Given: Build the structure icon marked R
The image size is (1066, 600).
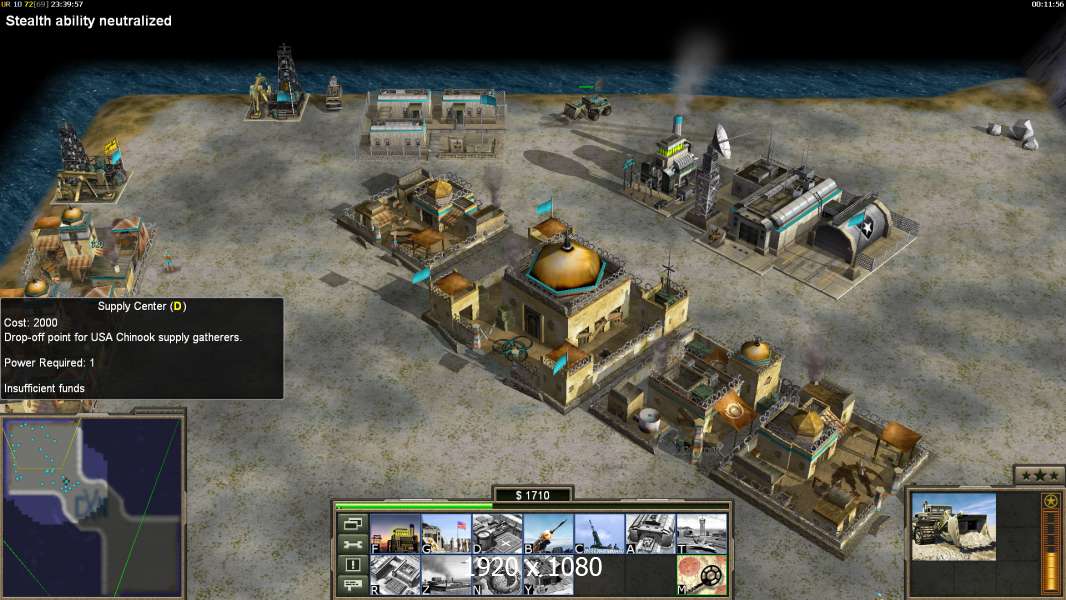Looking at the screenshot, I should (x=395, y=575).
